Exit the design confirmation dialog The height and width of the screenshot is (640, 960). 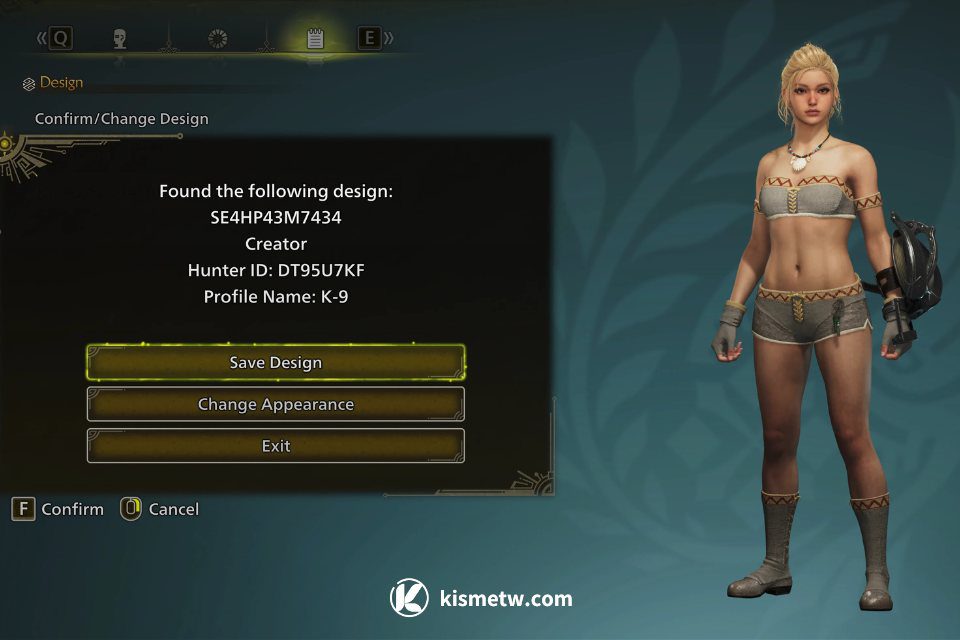[276, 446]
